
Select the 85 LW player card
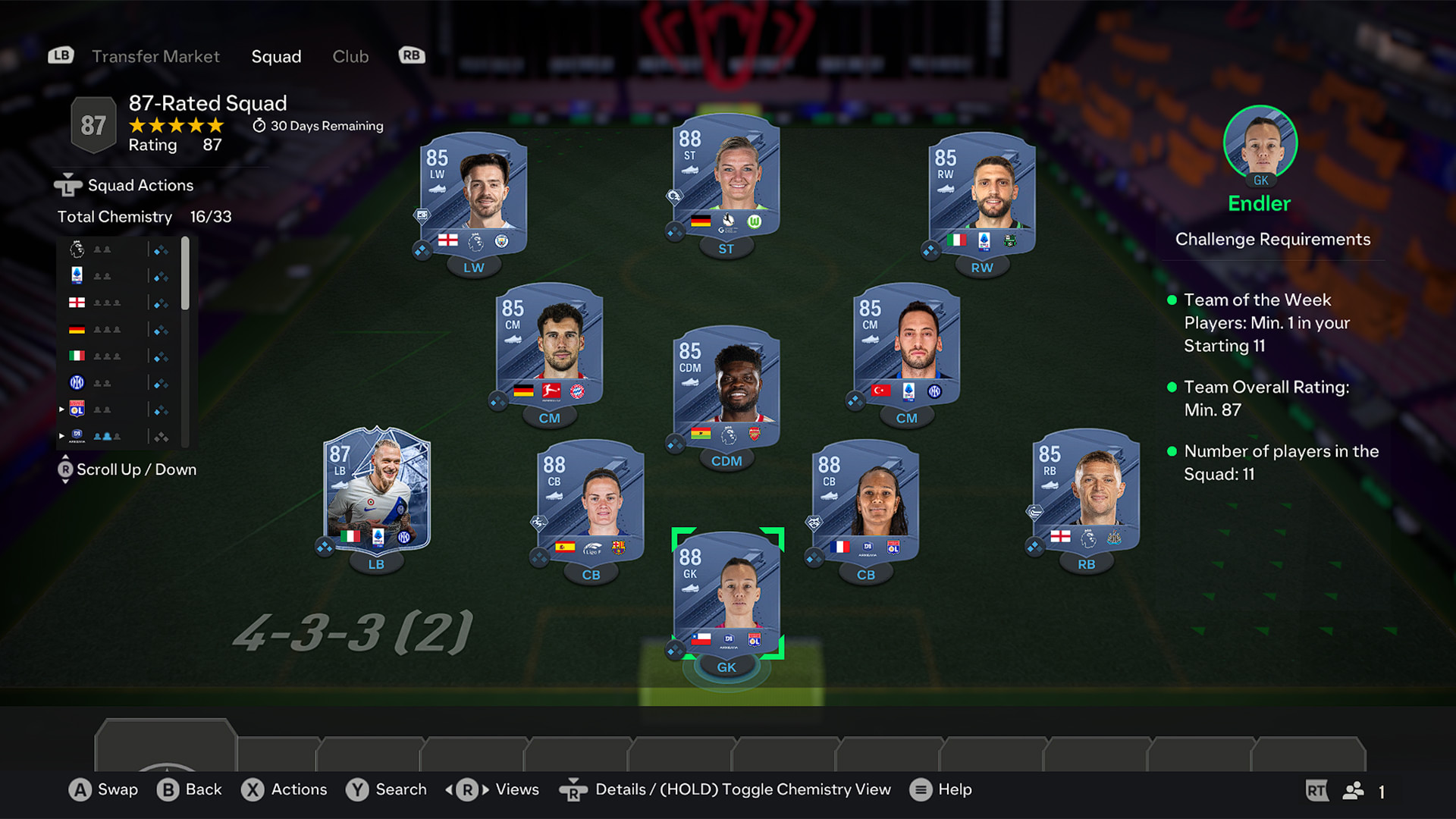(x=473, y=193)
